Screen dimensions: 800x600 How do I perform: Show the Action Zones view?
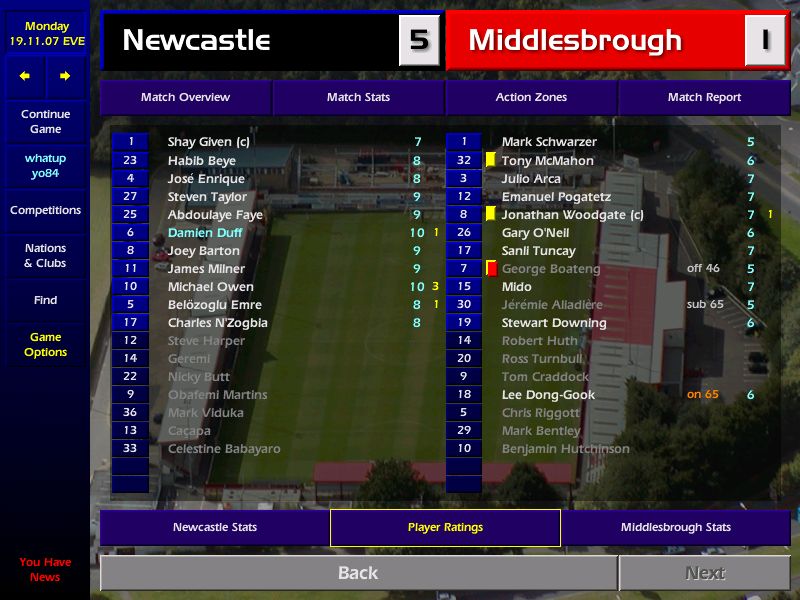coord(531,97)
